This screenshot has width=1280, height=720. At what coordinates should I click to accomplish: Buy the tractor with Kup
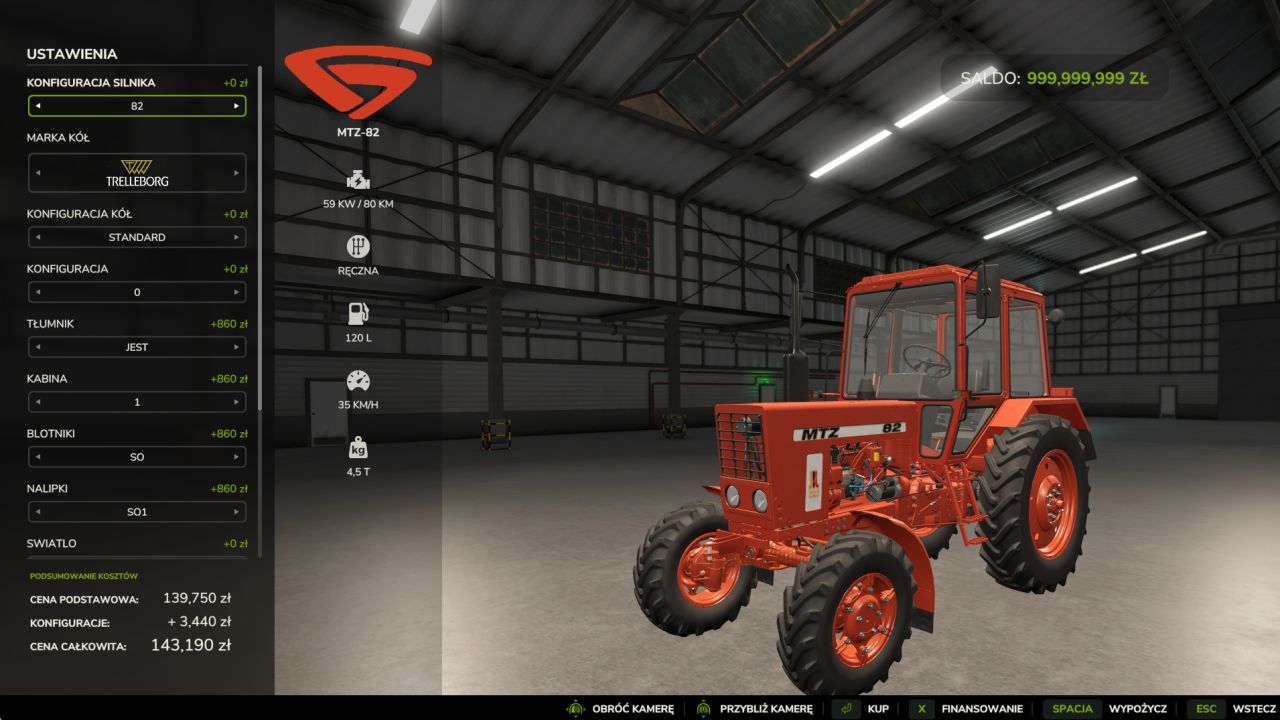pyautogui.click(x=864, y=709)
